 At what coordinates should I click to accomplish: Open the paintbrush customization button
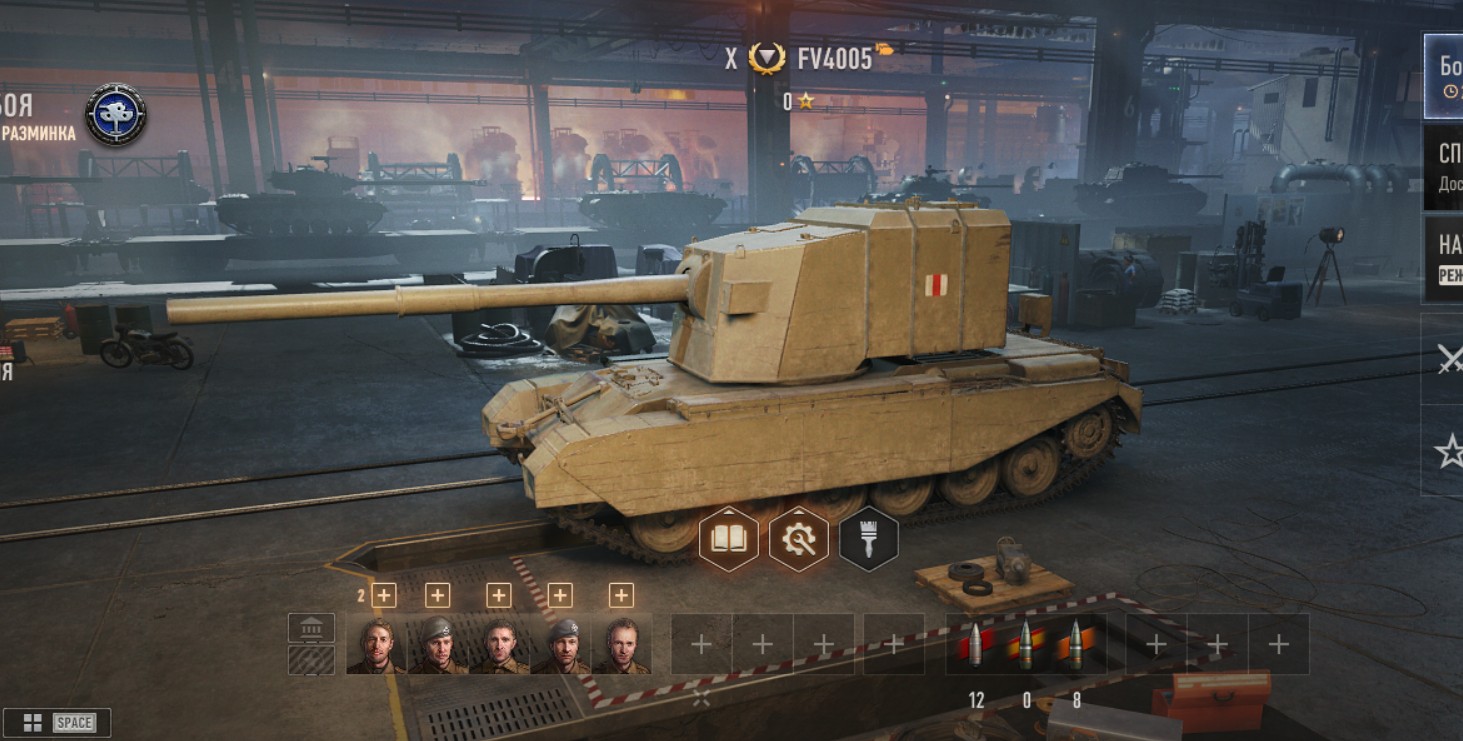868,540
